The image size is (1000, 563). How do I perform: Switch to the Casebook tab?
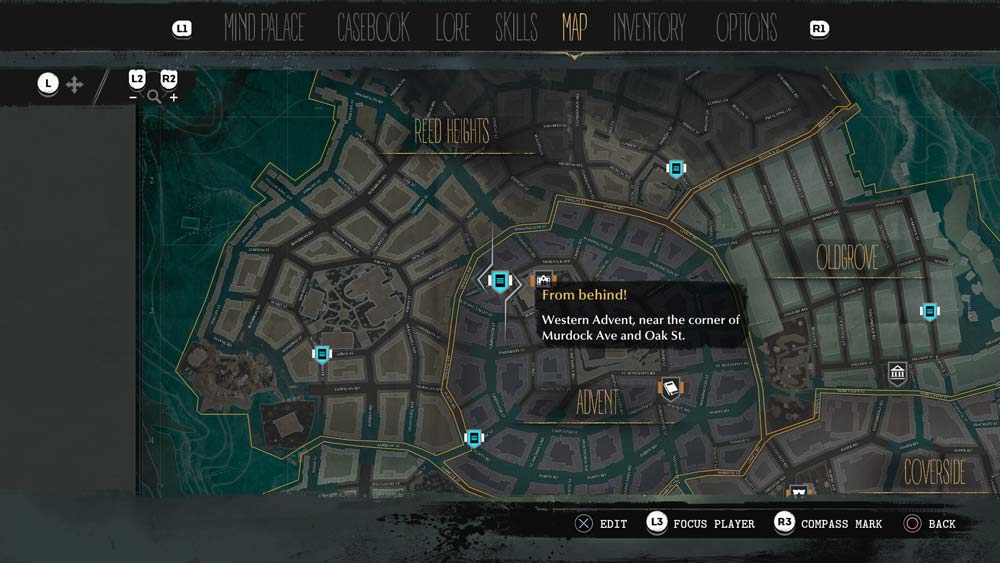click(373, 28)
